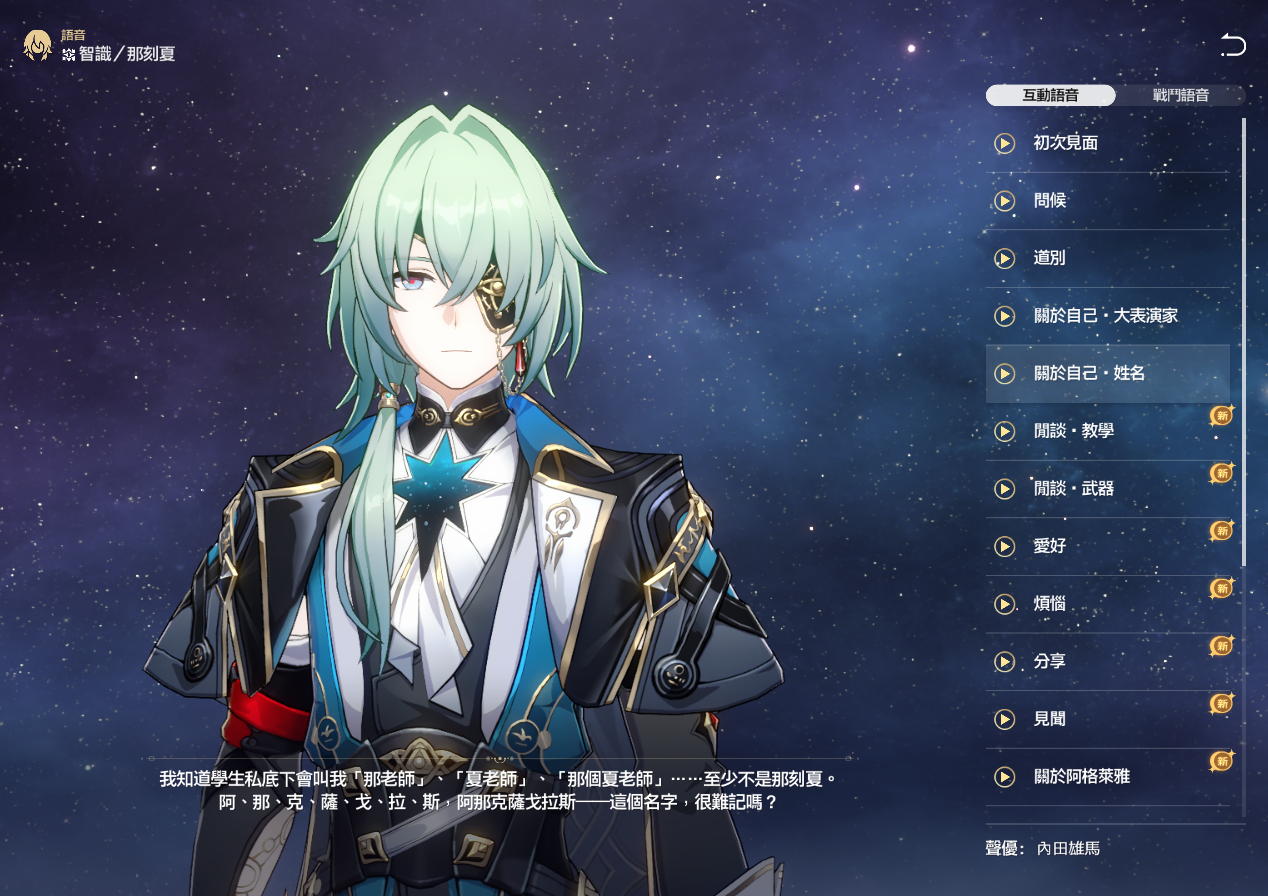The height and width of the screenshot is (896, 1268).
Task: Click the voice list scrollbar
Action: (1244, 340)
